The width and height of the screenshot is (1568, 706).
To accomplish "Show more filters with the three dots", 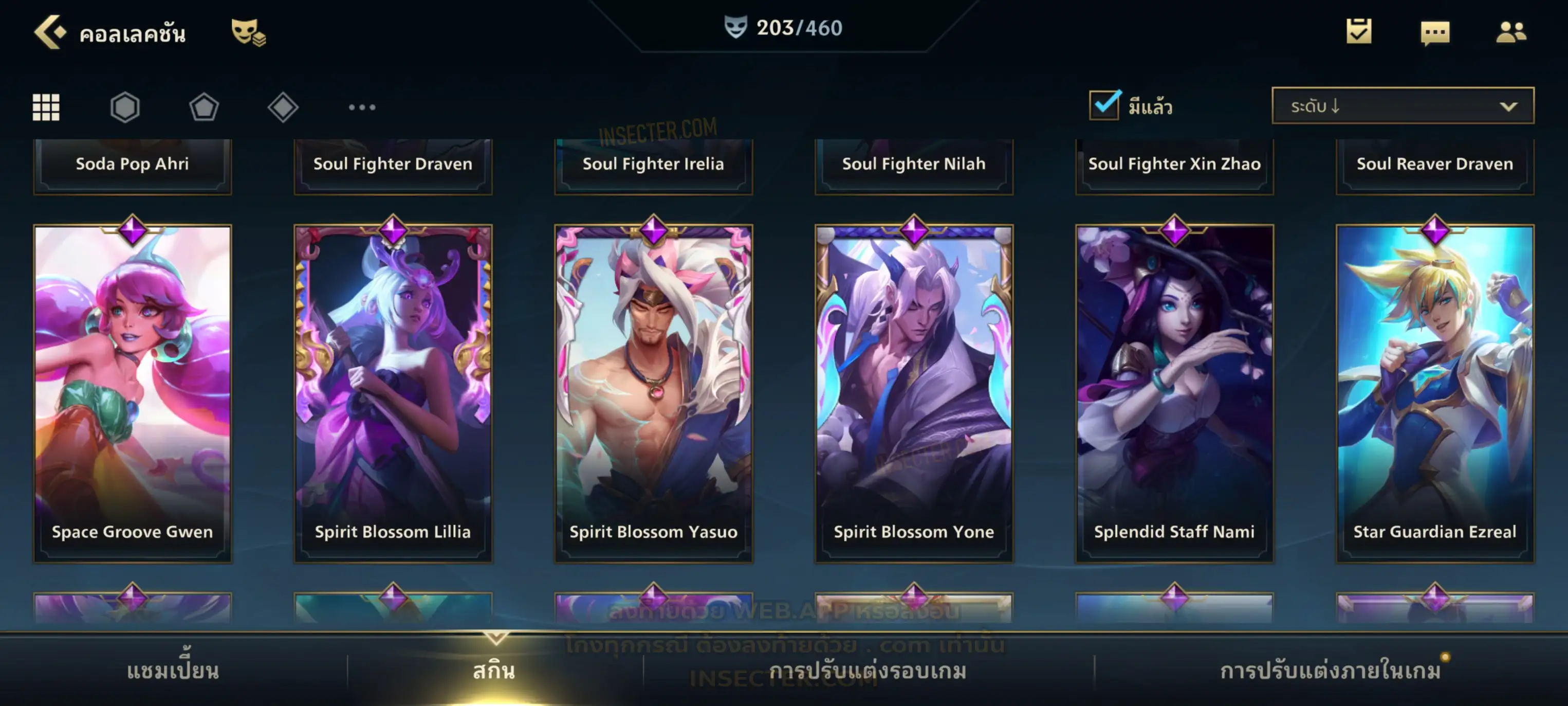I will click(x=362, y=107).
